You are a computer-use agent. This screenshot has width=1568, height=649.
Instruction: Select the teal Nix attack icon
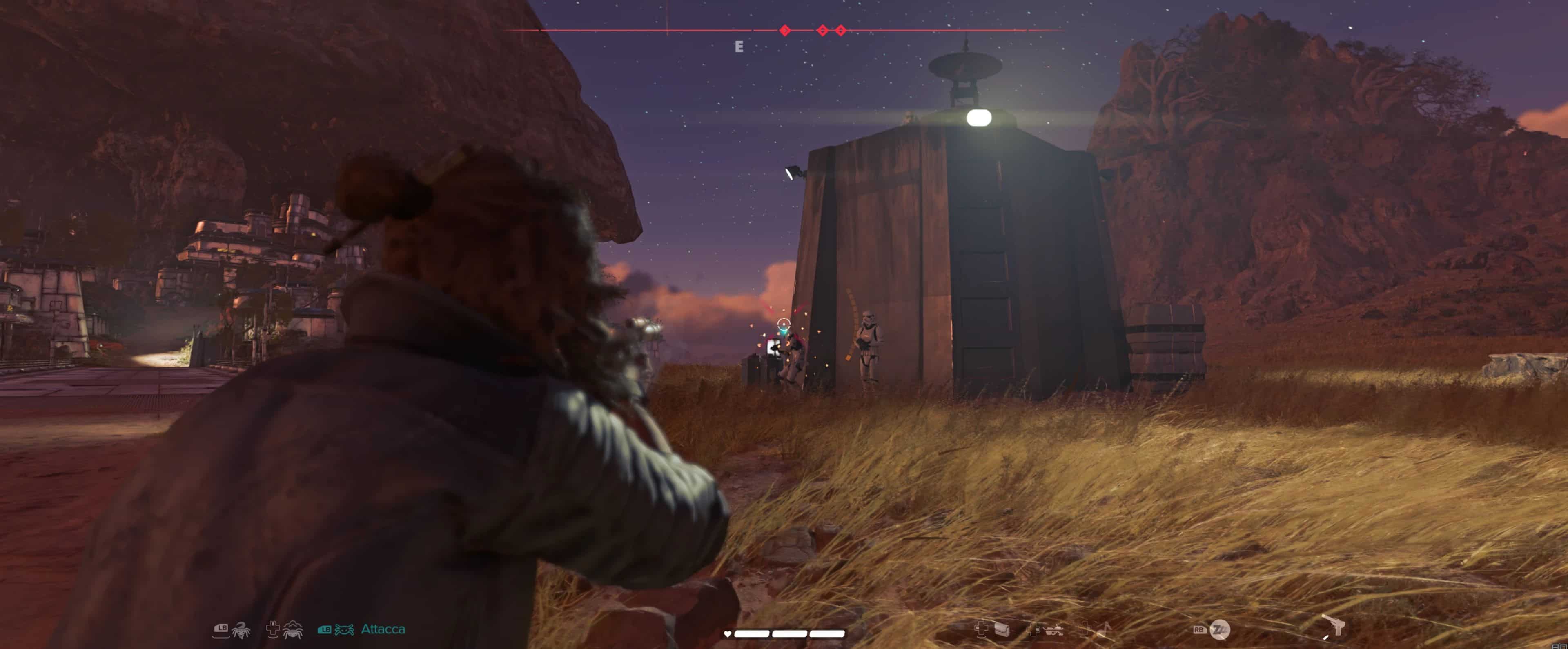click(344, 629)
